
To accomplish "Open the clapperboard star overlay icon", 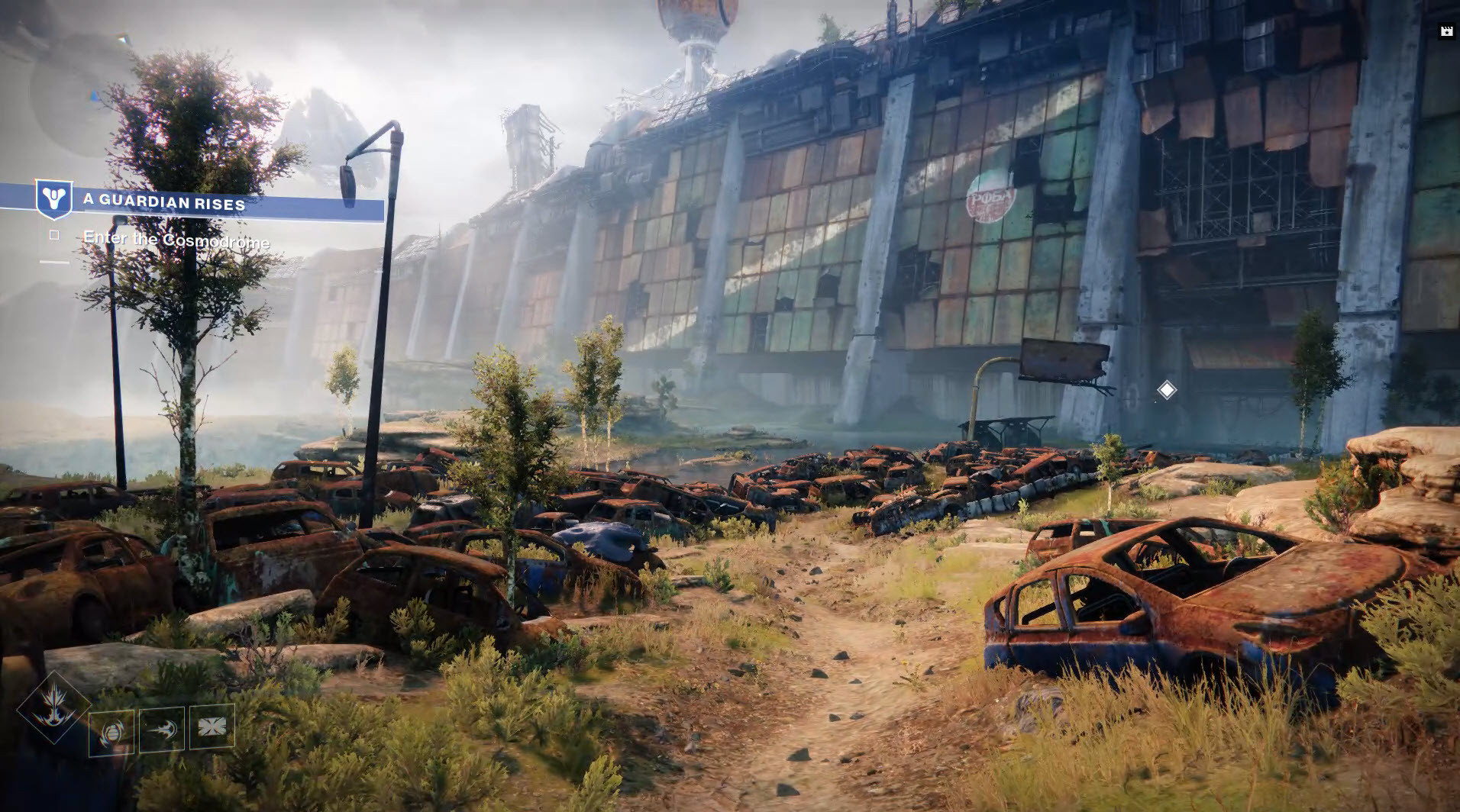I will pyautogui.click(x=1445, y=31).
